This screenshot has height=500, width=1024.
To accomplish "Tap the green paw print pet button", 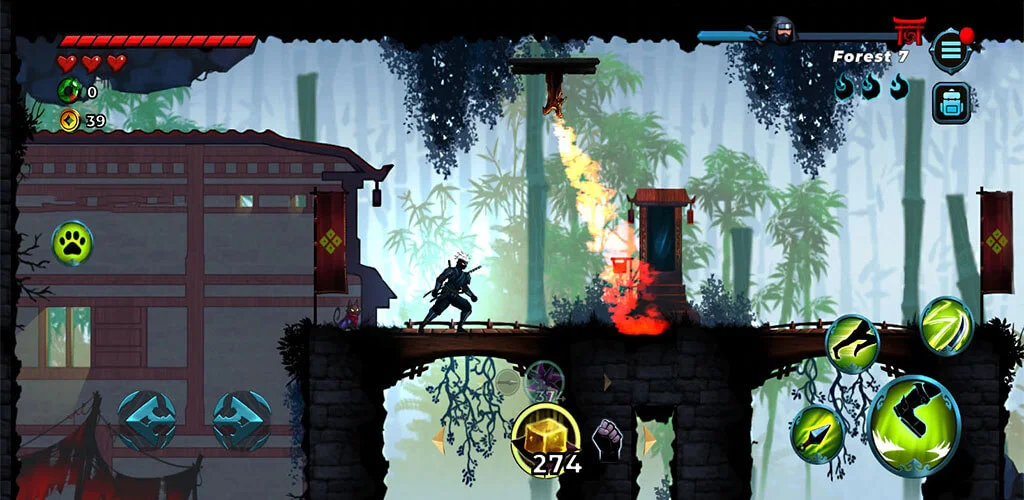I will point(72,243).
